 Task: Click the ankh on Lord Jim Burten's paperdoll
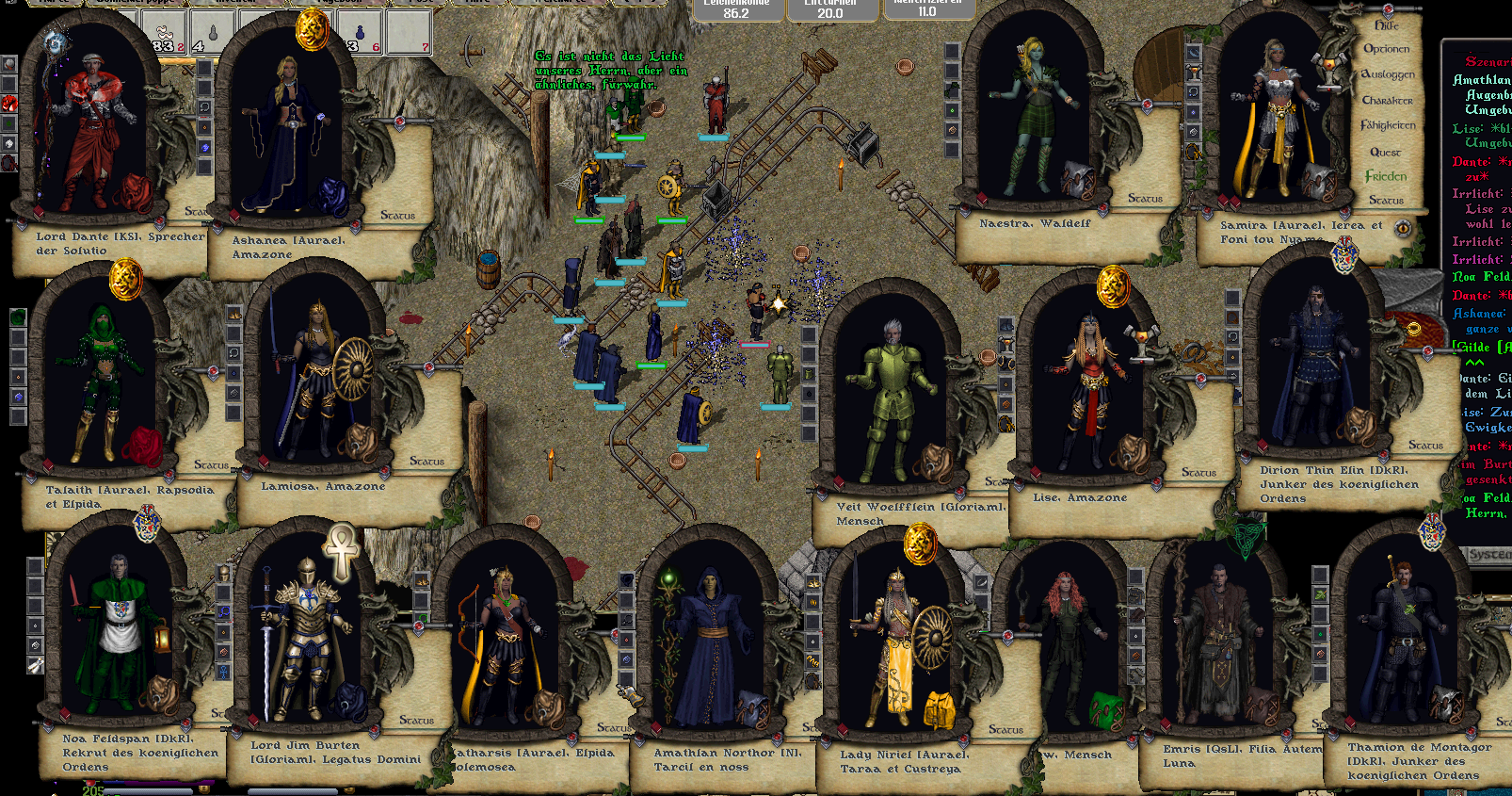tap(342, 549)
